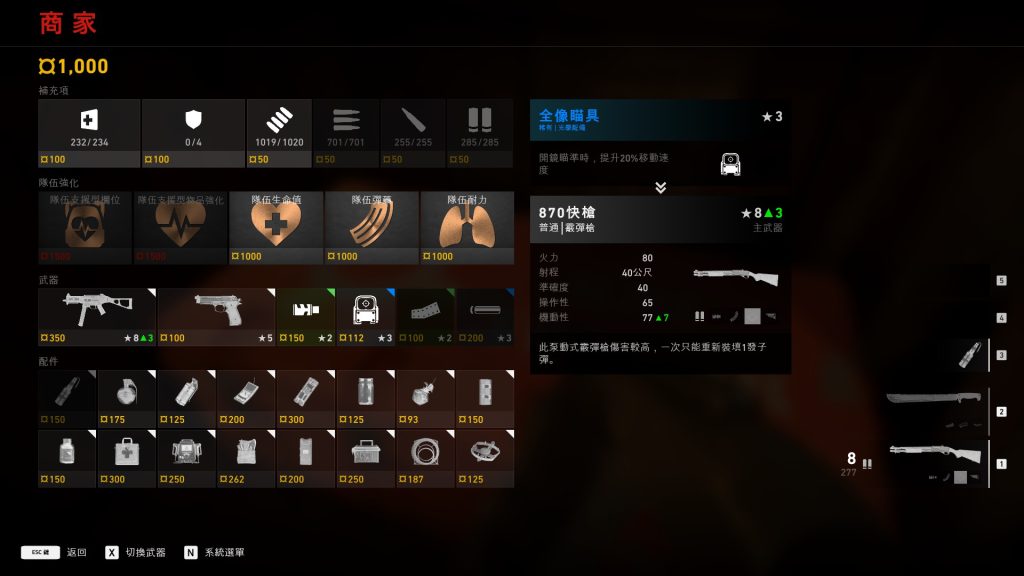Select the 隊伍耐力 lungs upgrade
This screenshot has width=1024, height=576.
click(x=467, y=227)
